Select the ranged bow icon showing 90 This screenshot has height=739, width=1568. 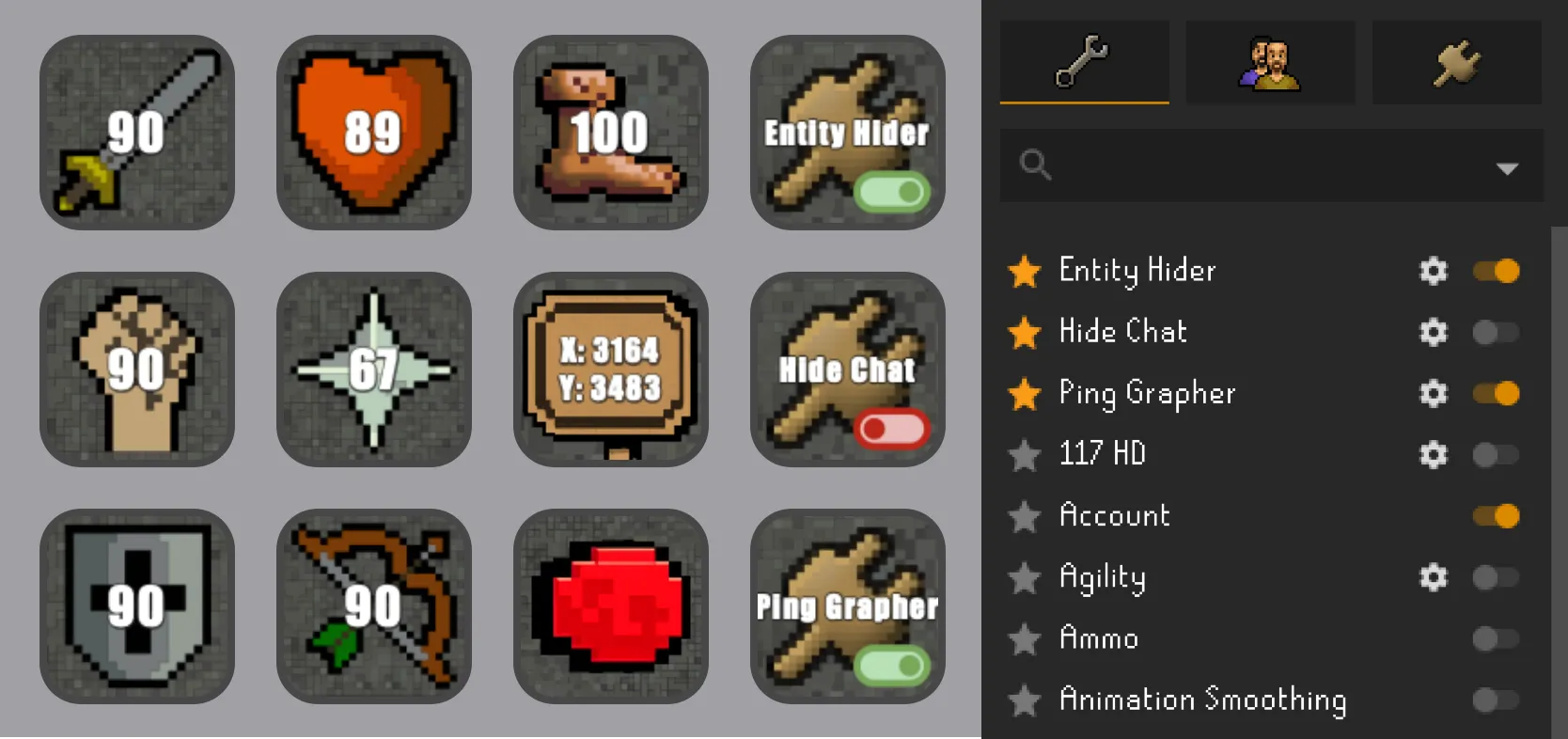tap(373, 606)
